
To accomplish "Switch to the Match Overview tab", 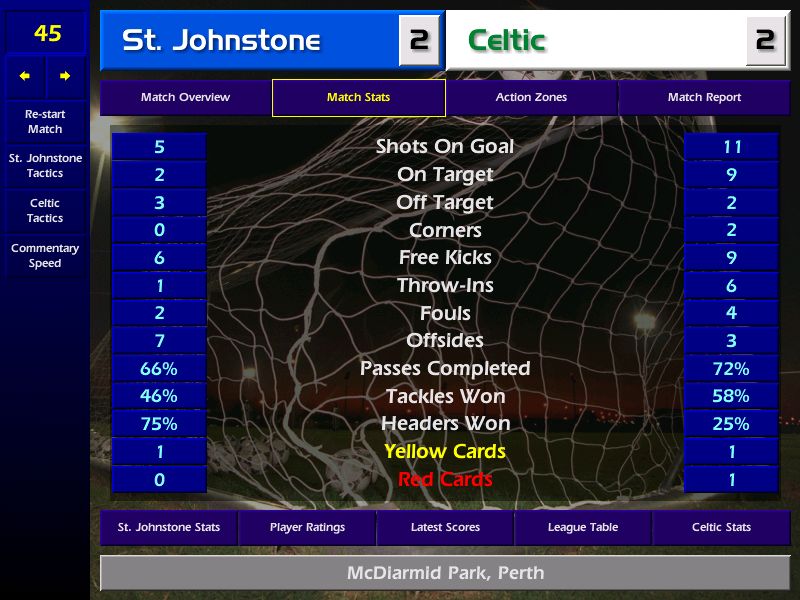I will pyautogui.click(x=185, y=98).
